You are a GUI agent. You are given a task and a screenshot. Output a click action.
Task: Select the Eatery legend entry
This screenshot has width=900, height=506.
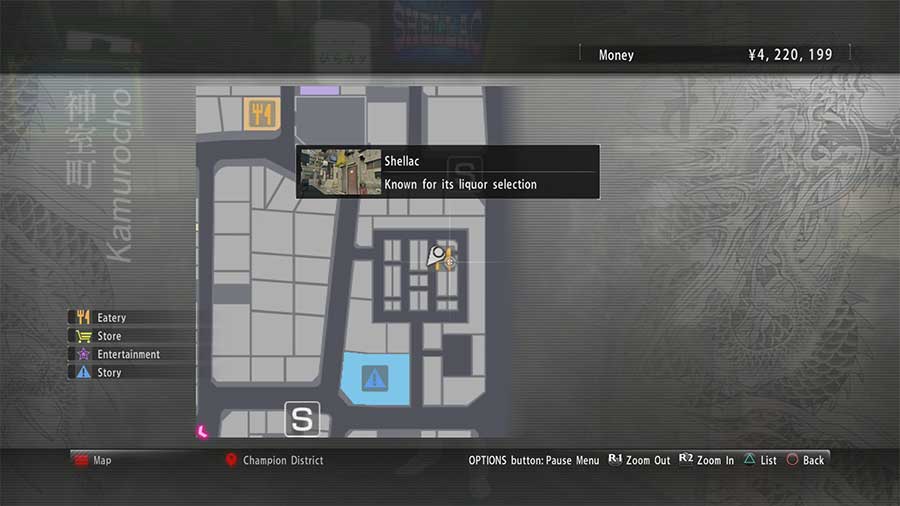[x=110, y=318]
